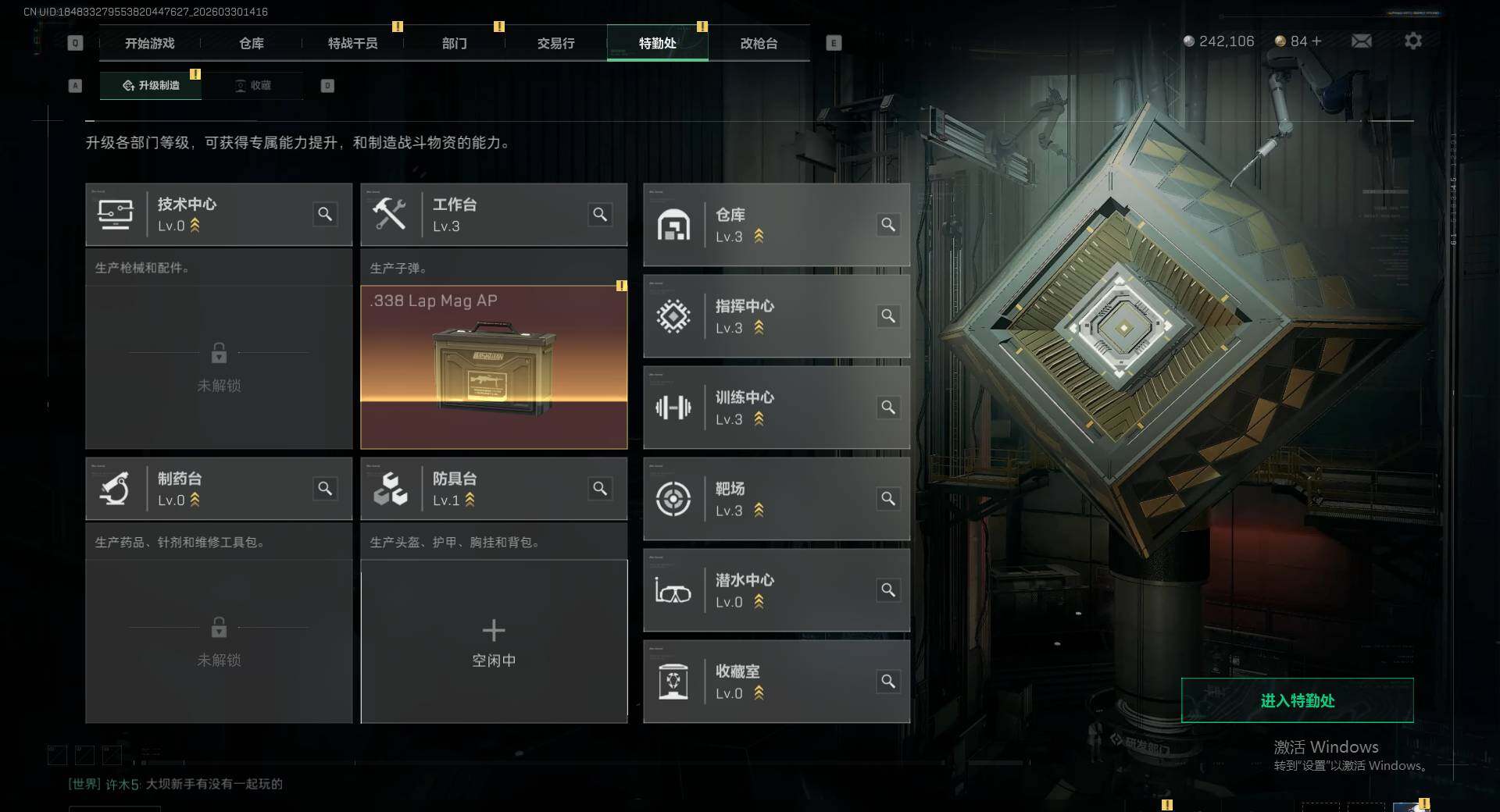Open the gear settings icon
Viewport: 1500px width, 812px height.
[x=1412, y=41]
